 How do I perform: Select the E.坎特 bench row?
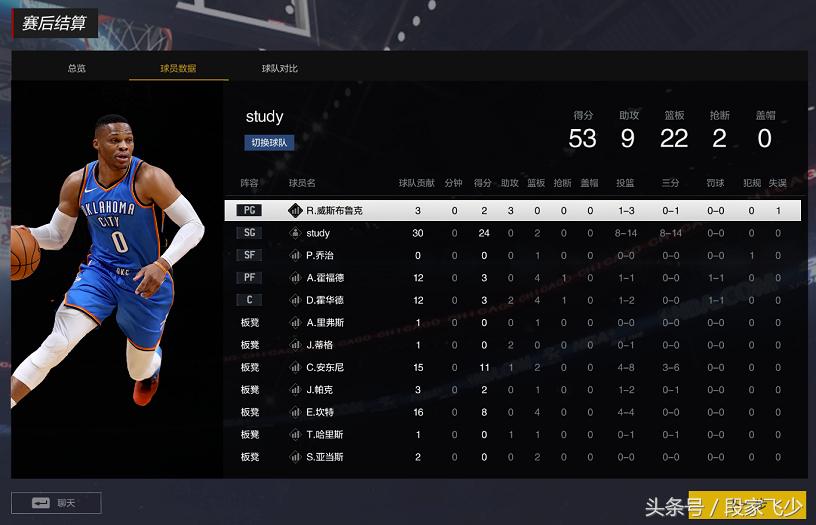pos(320,412)
